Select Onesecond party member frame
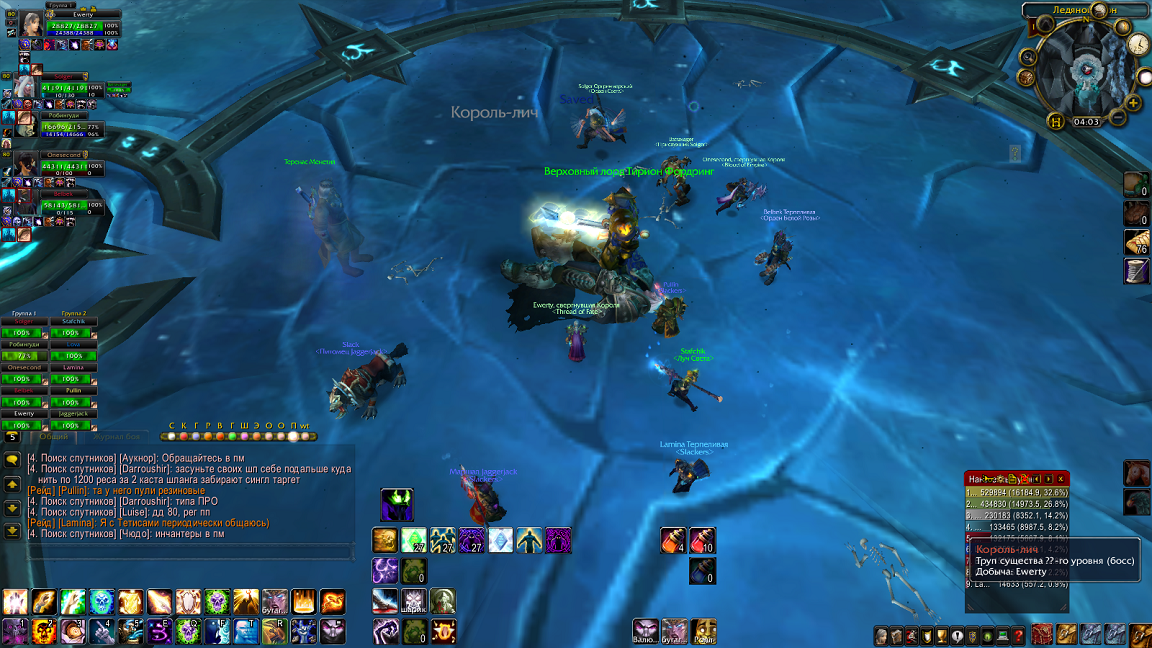The height and width of the screenshot is (648, 1152). [27, 165]
